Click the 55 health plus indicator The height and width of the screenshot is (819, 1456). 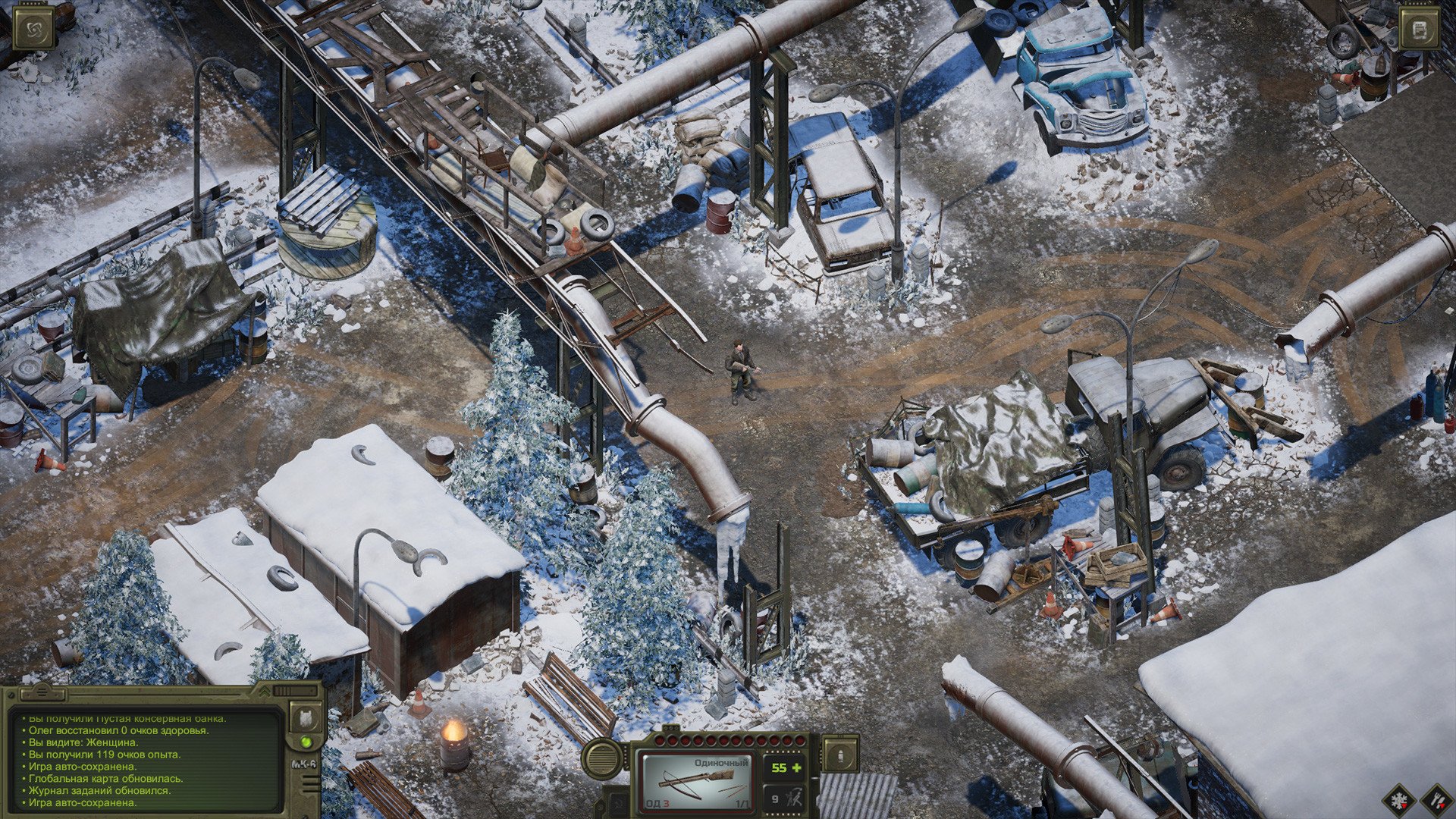point(786,767)
